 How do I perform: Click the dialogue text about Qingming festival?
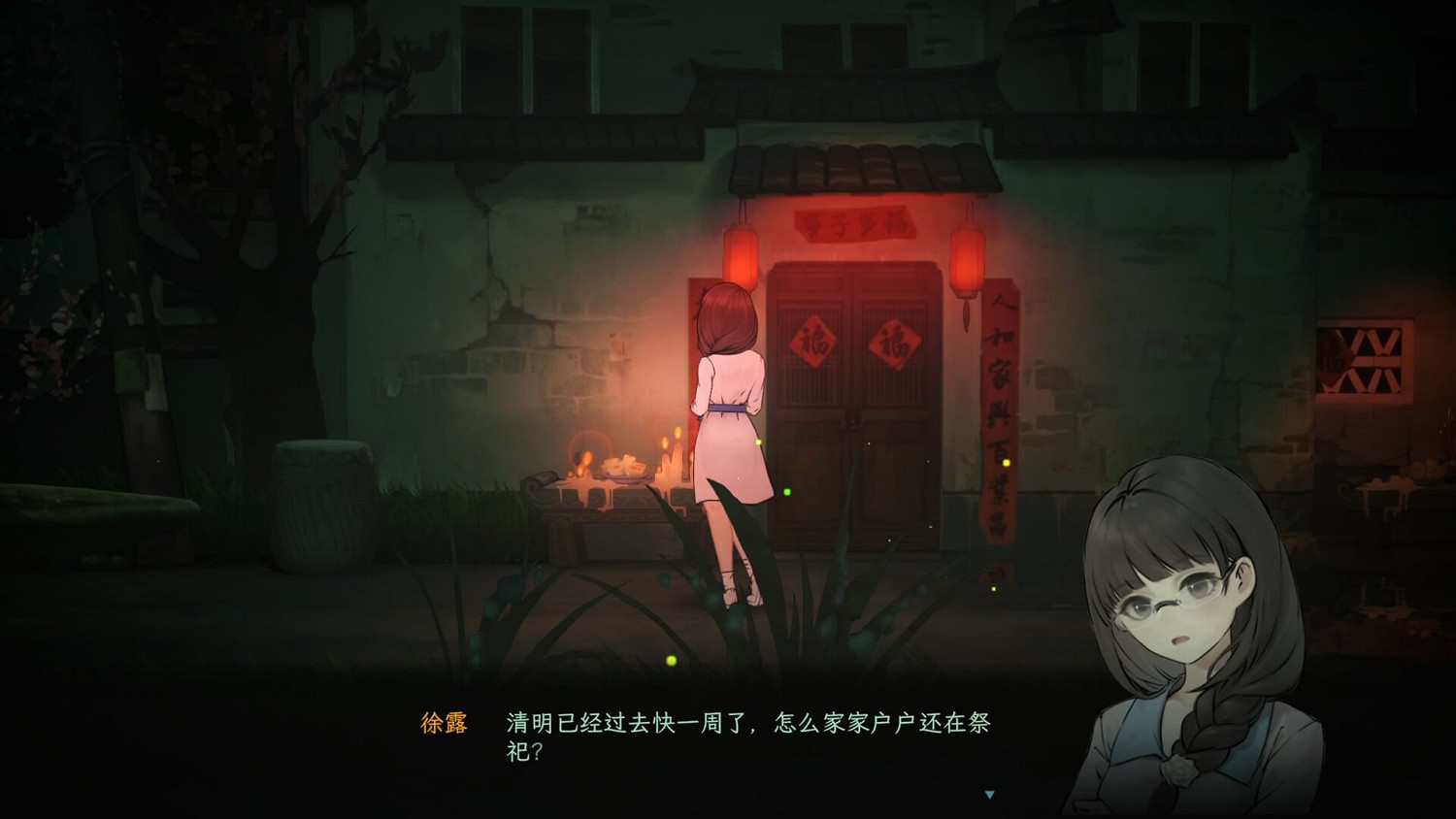point(747,737)
